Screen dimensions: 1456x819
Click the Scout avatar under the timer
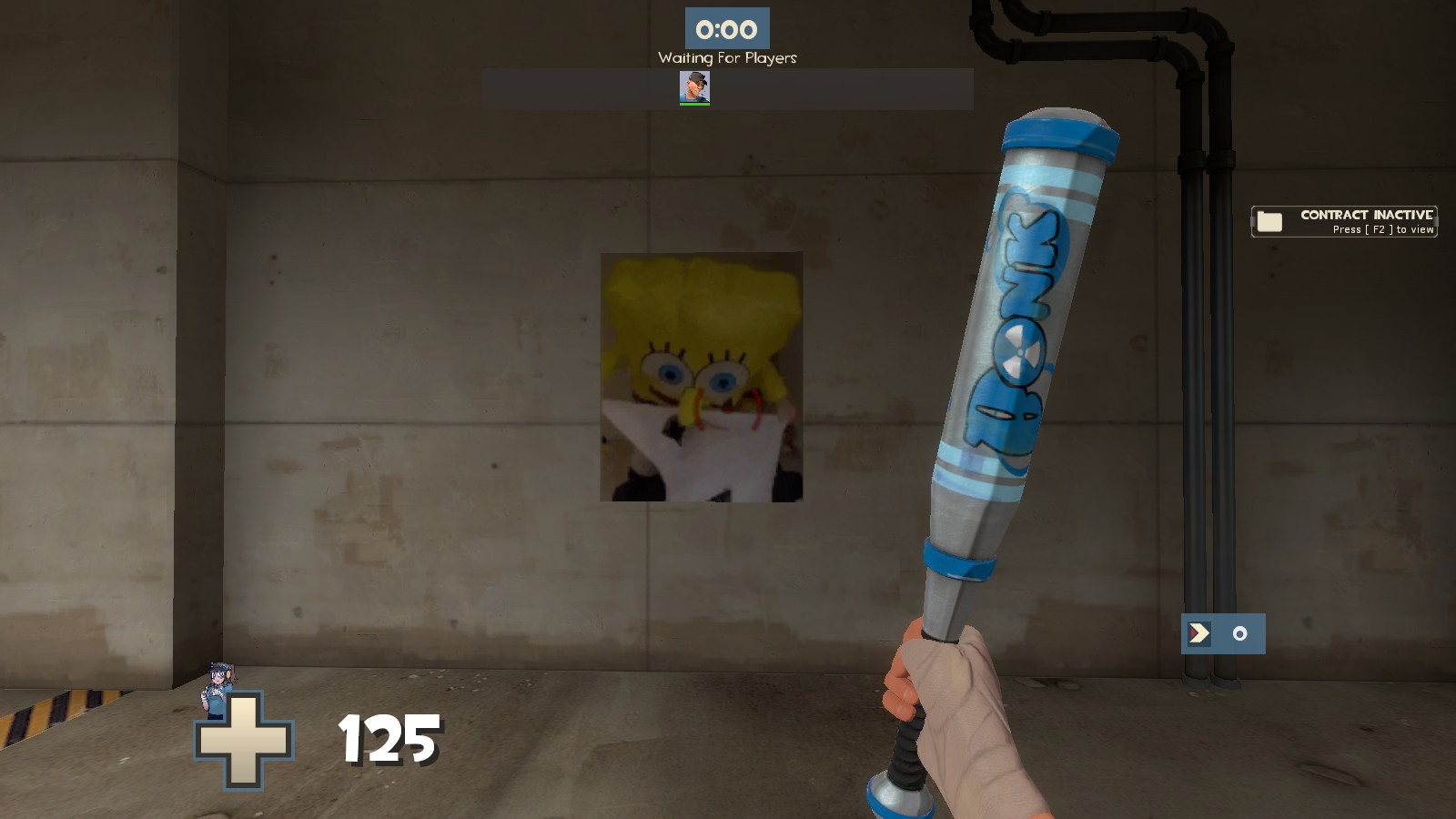pos(696,87)
